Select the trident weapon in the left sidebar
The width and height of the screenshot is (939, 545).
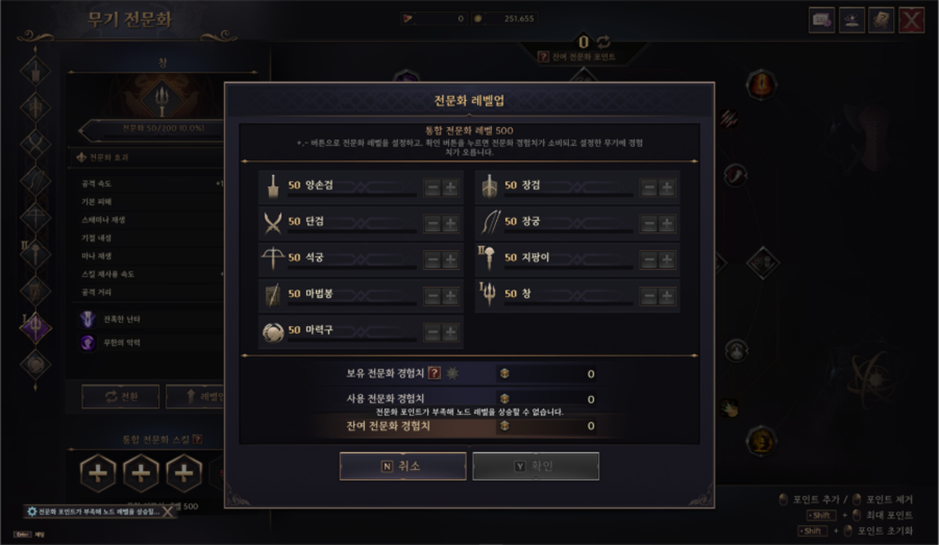(37, 326)
